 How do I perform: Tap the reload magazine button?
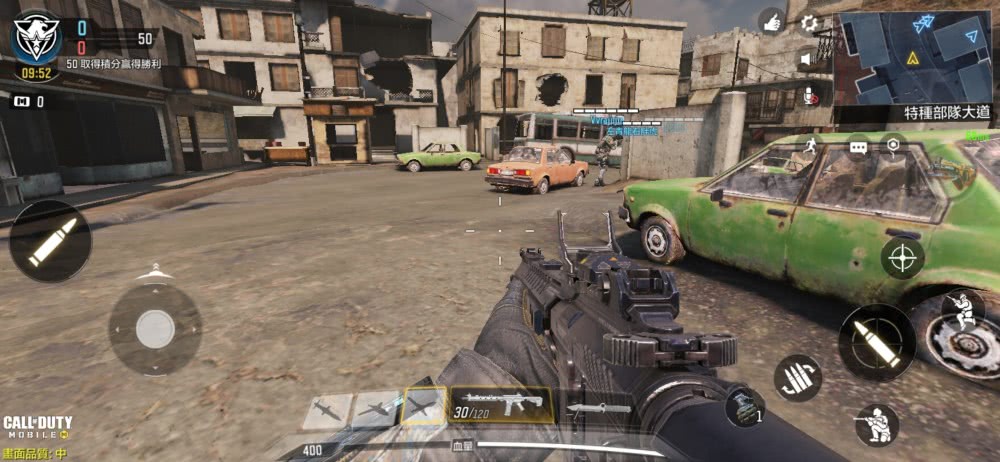(x=797, y=377)
